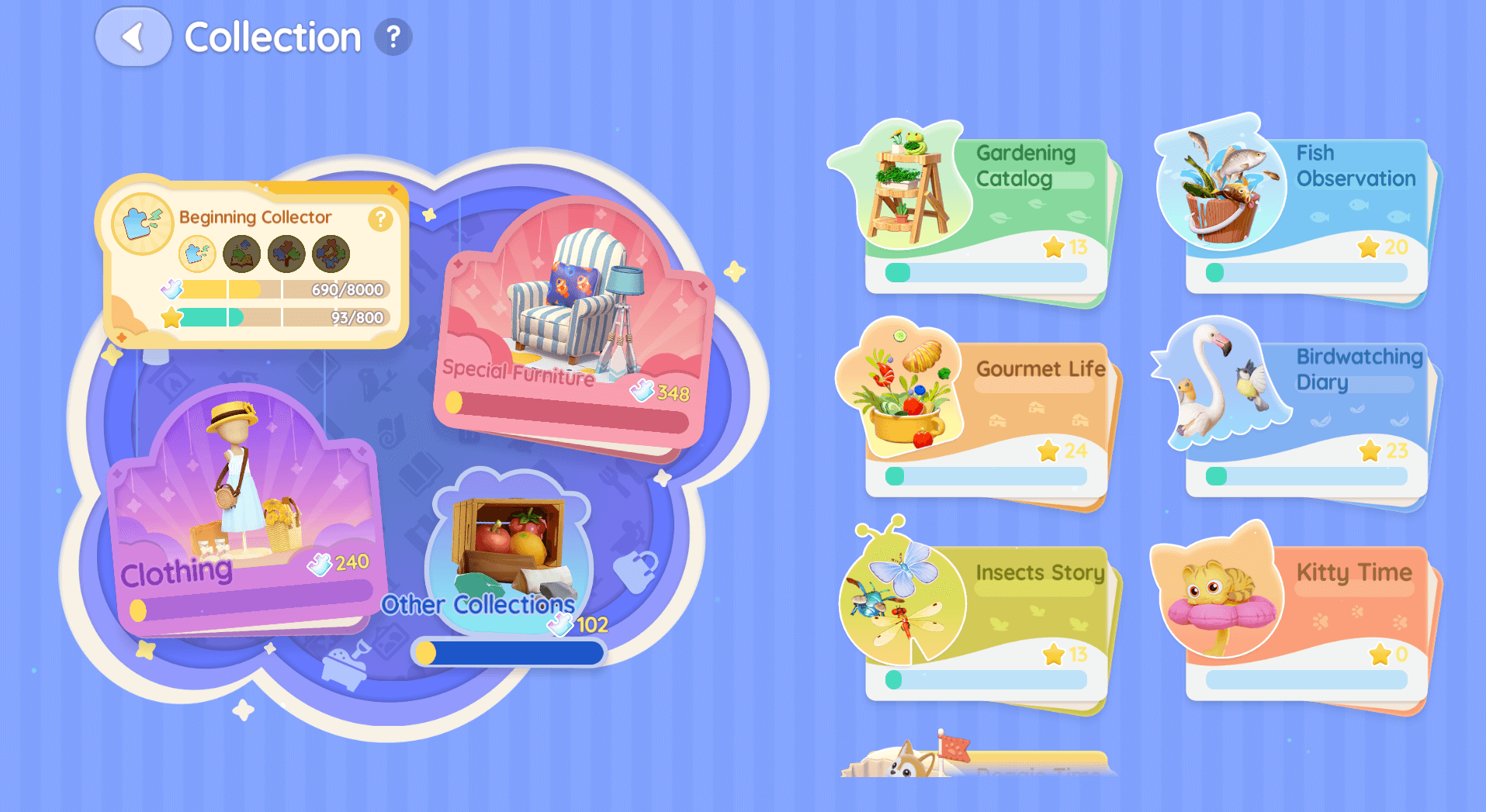Click the star icon next to 93/800

pos(171,318)
